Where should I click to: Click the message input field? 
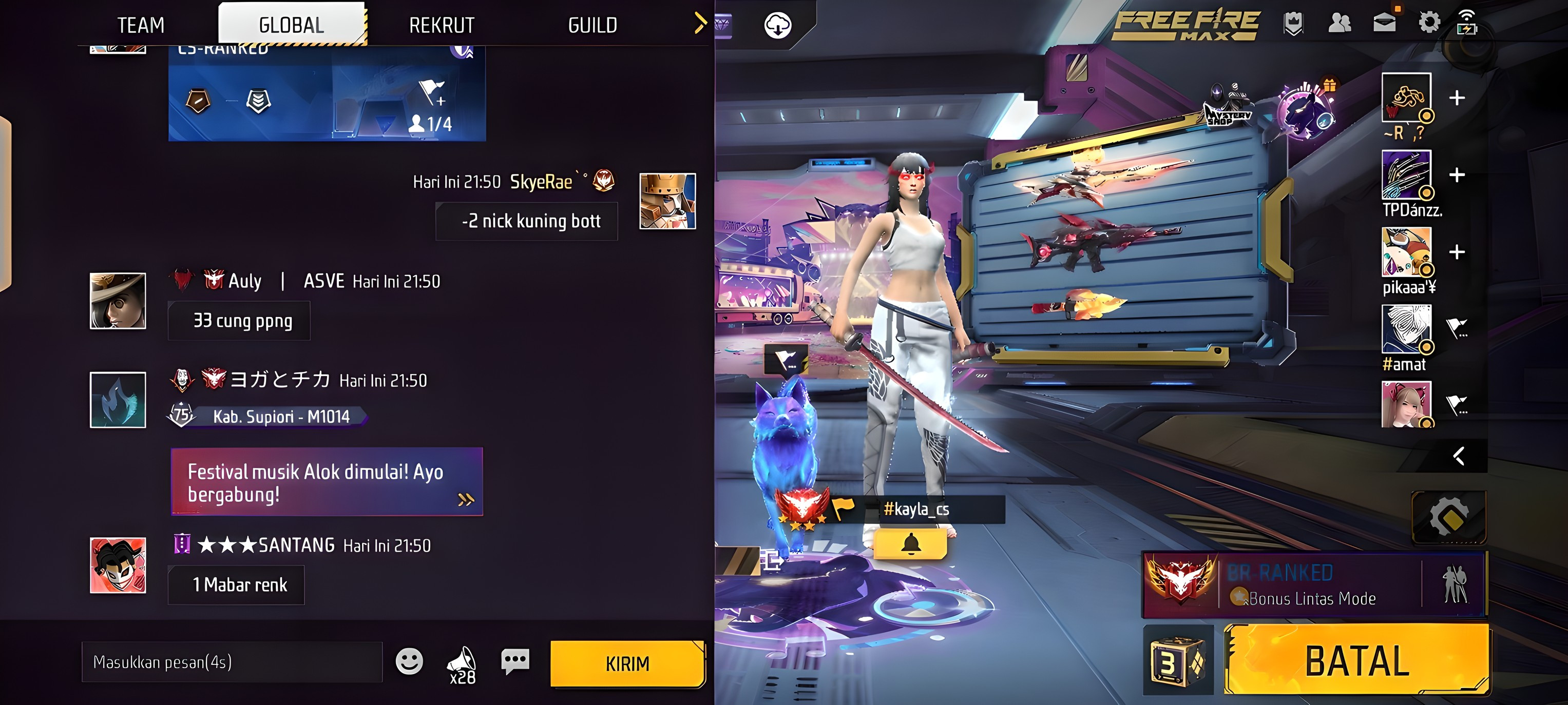point(232,662)
